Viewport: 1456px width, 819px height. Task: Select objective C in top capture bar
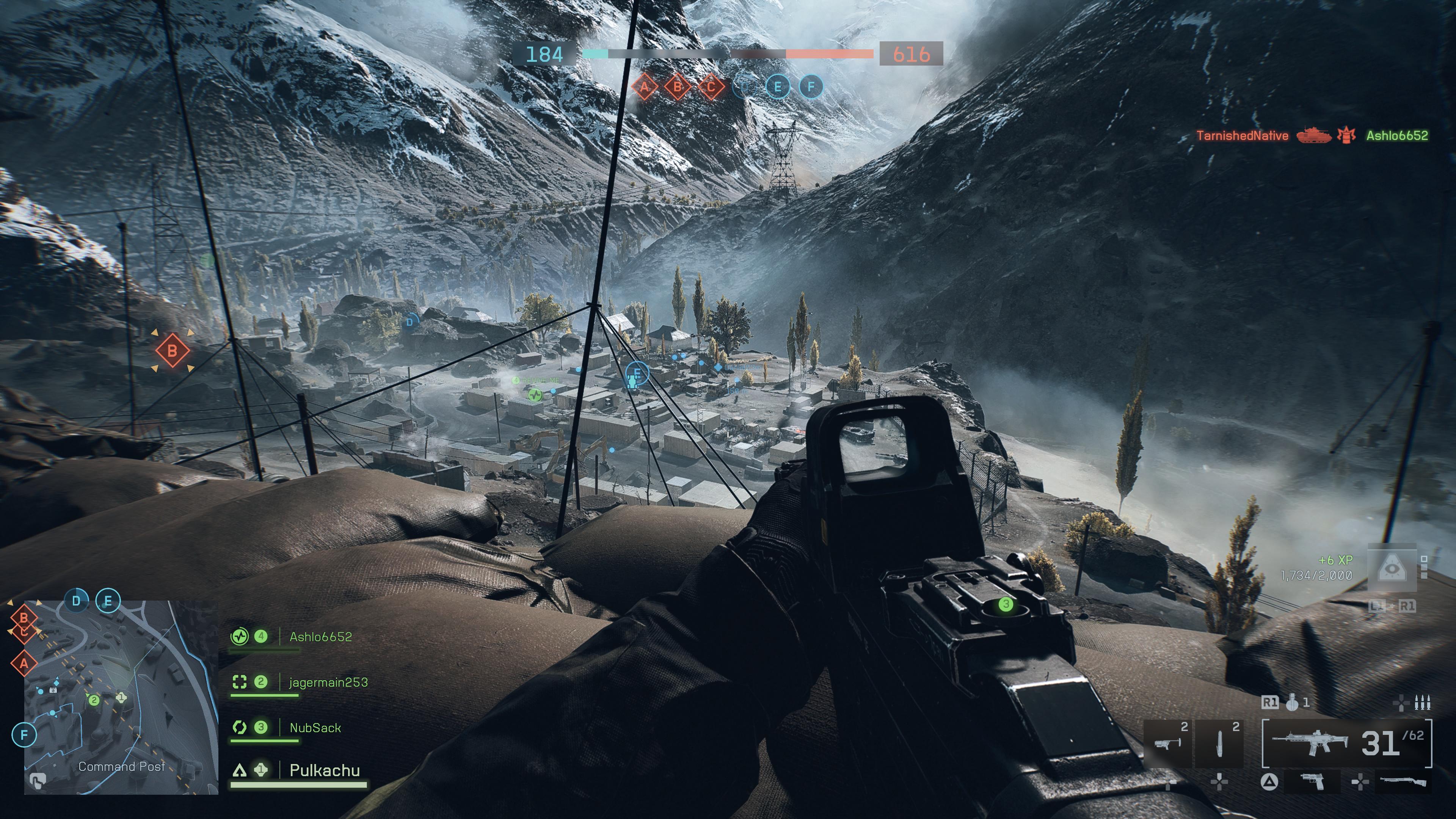711,86
